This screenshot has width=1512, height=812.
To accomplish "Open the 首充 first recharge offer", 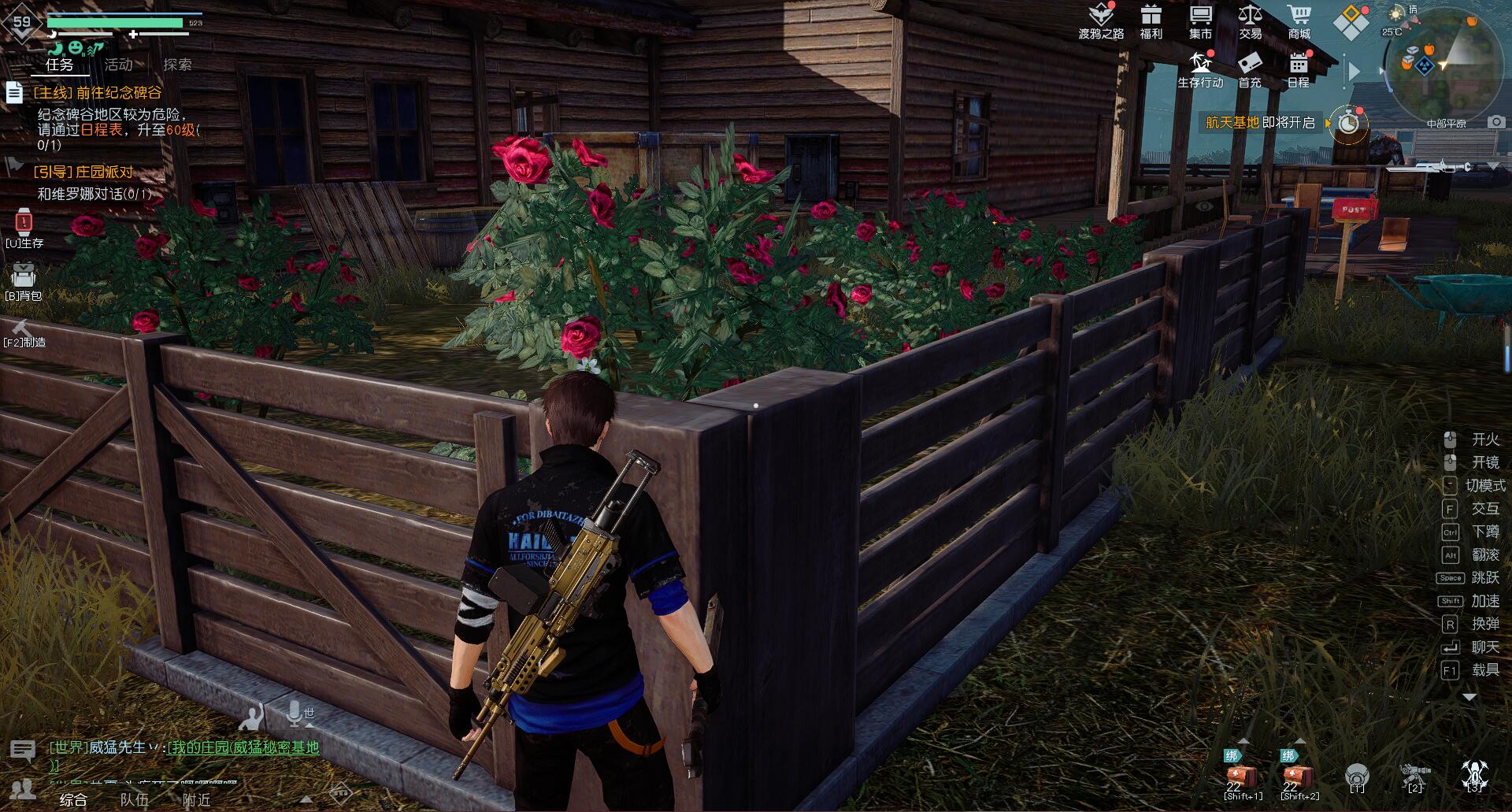I will tap(1250, 69).
